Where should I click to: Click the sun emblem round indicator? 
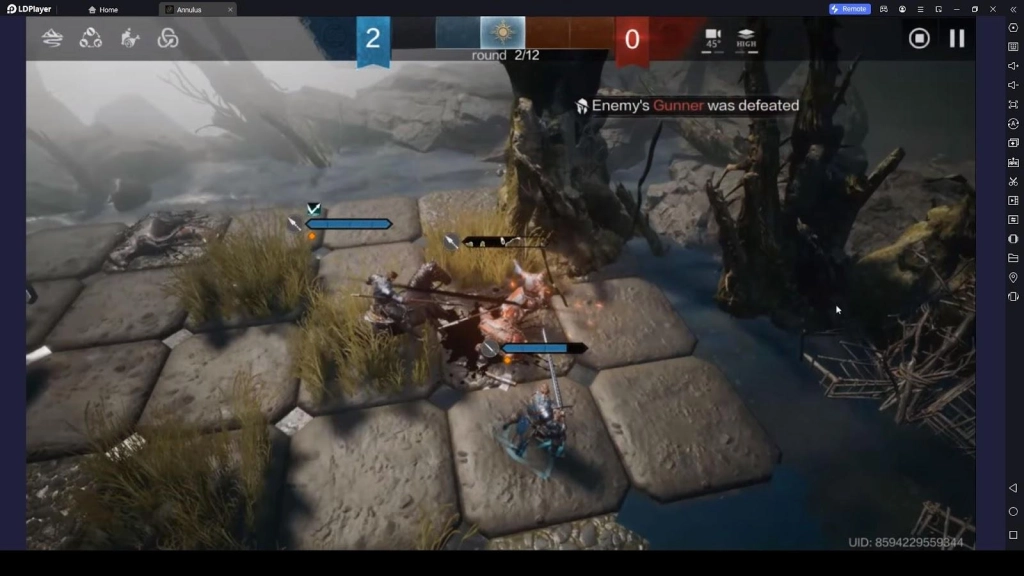click(x=502, y=33)
